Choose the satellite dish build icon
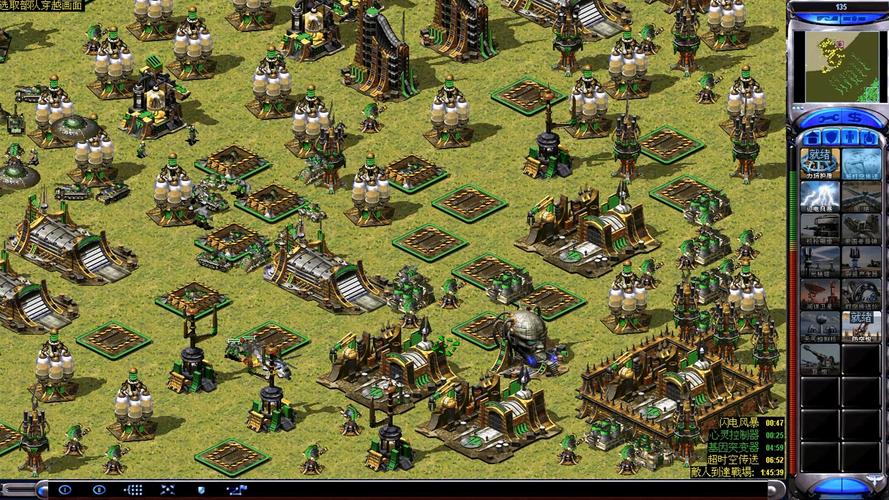Viewport: 889px width, 500px height. click(x=819, y=294)
